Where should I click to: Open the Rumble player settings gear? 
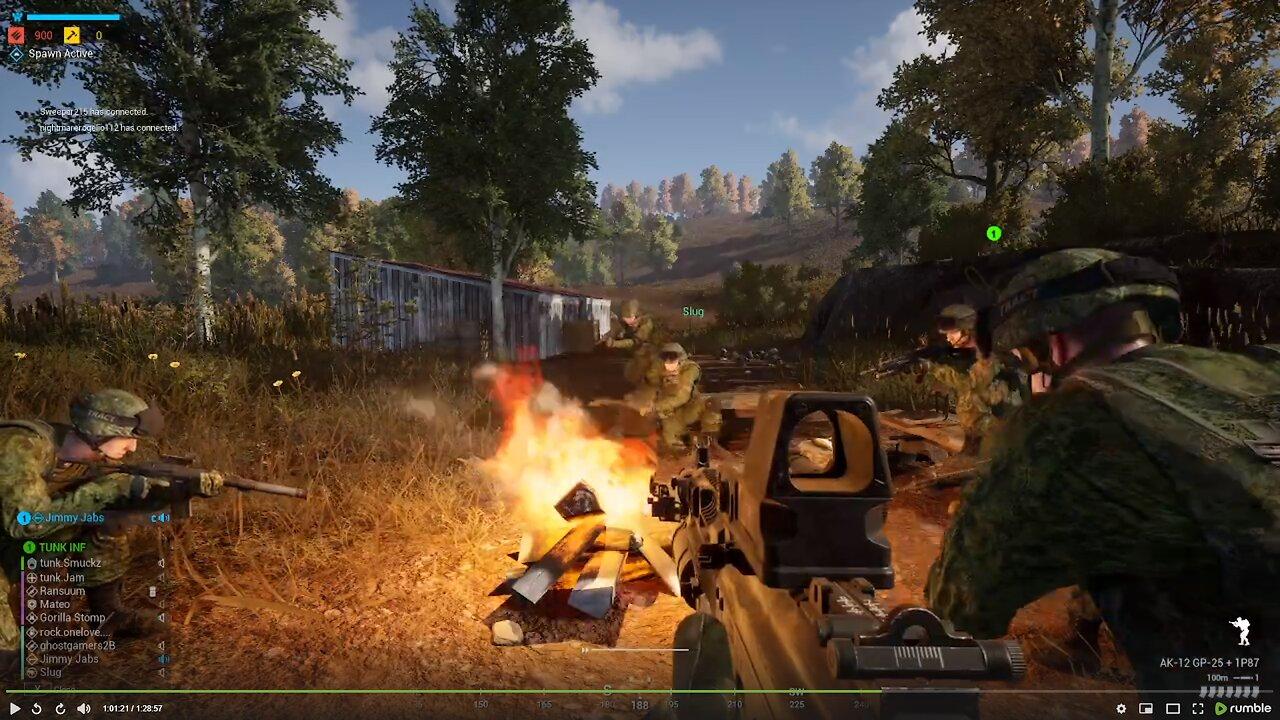point(1122,708)
